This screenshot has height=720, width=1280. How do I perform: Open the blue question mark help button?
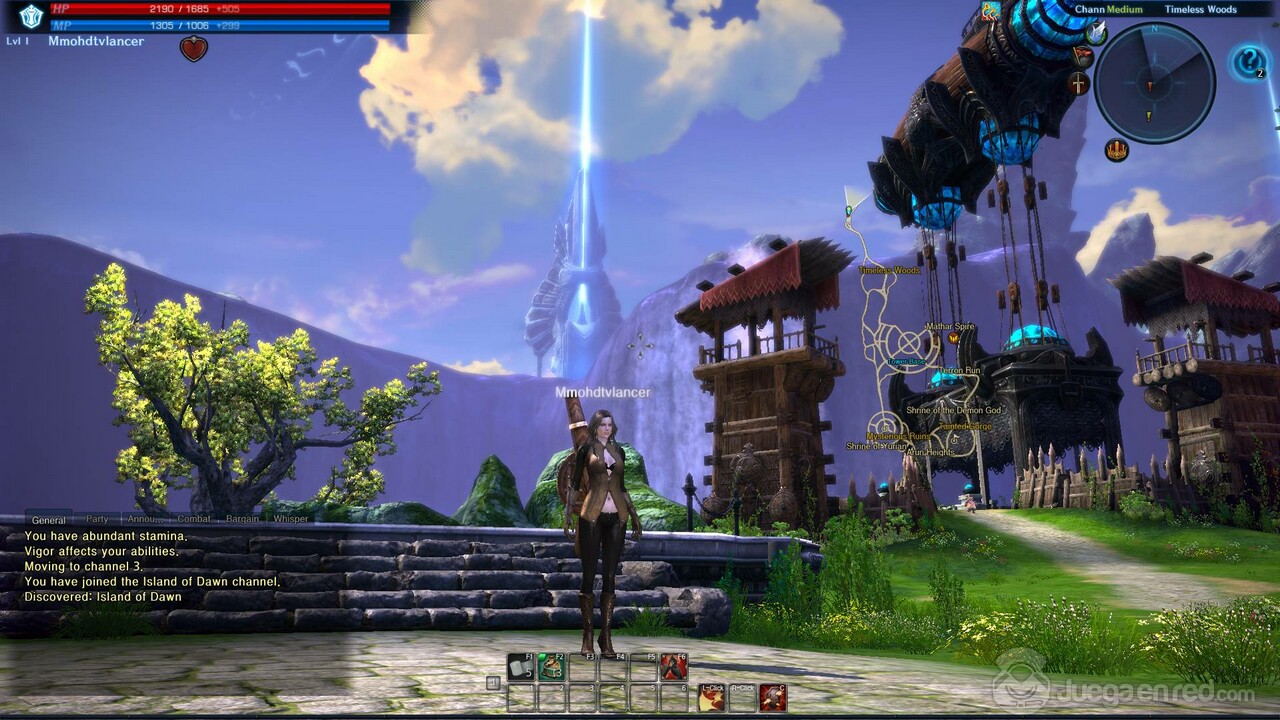coord(1248,63)
